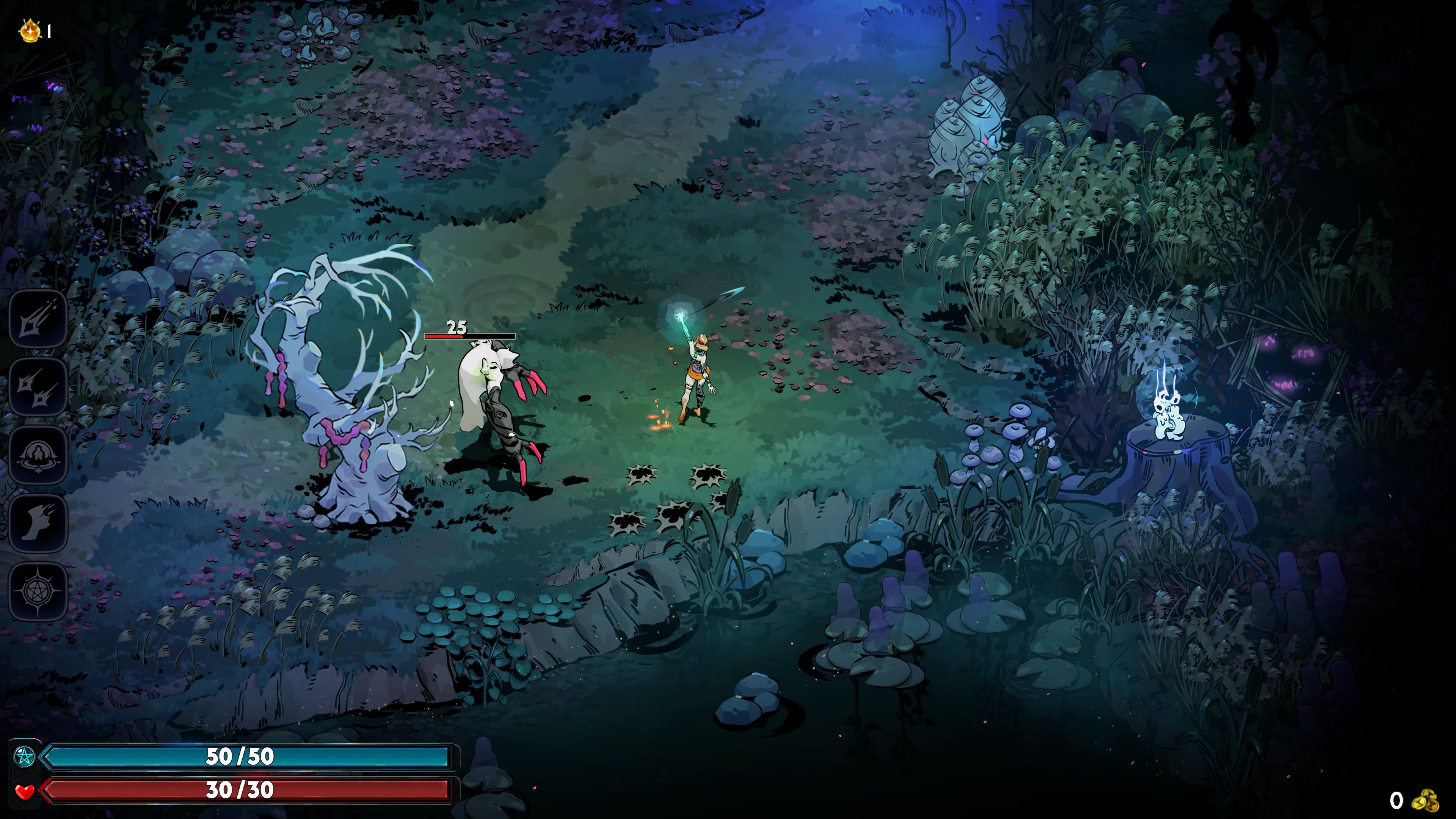Select the Special twin-blades slot
1456x819 pixels.
pyautogui.click(x=37, y=388)
